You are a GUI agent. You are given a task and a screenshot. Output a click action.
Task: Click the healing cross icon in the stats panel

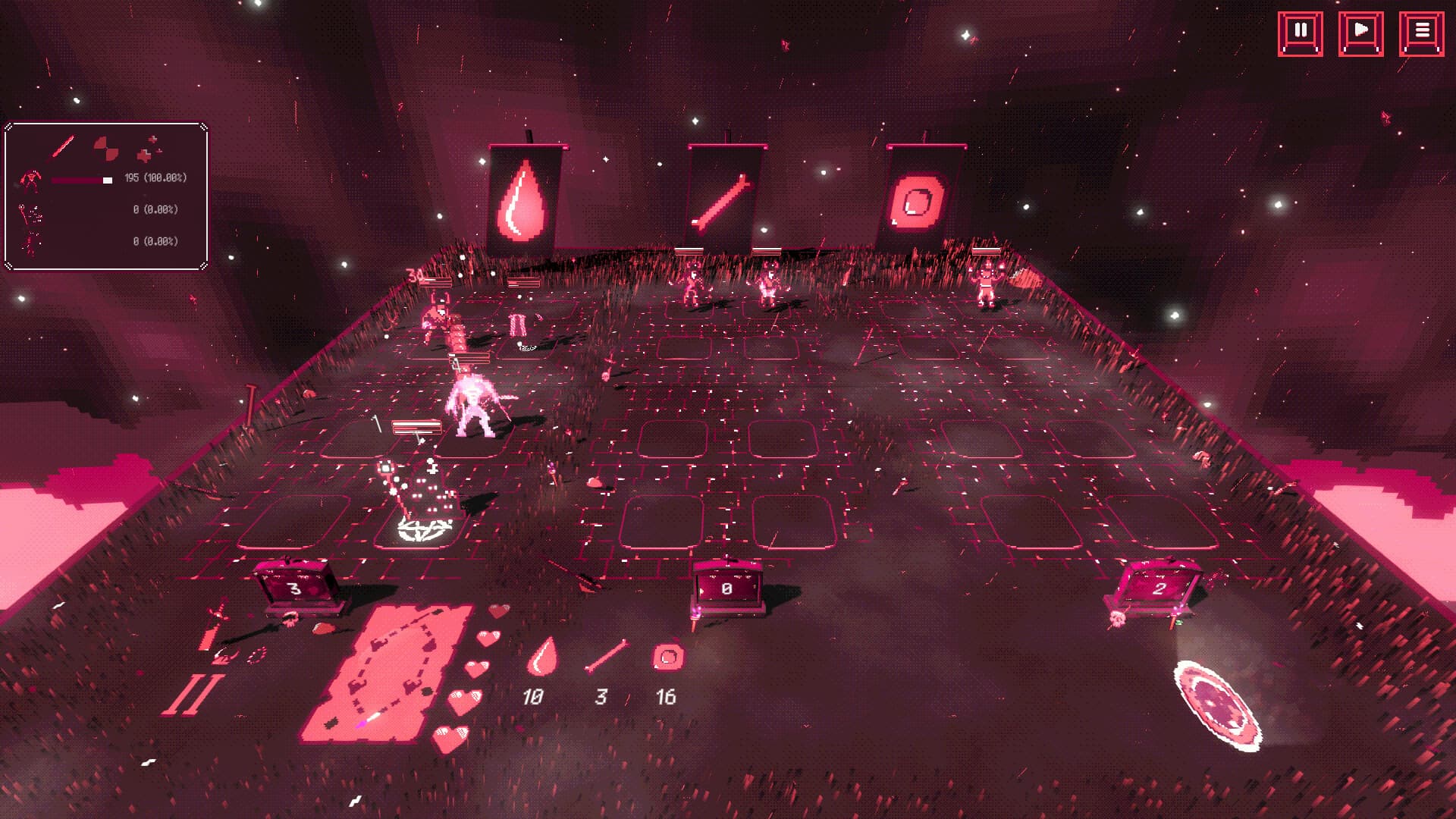tap(148, 149)
